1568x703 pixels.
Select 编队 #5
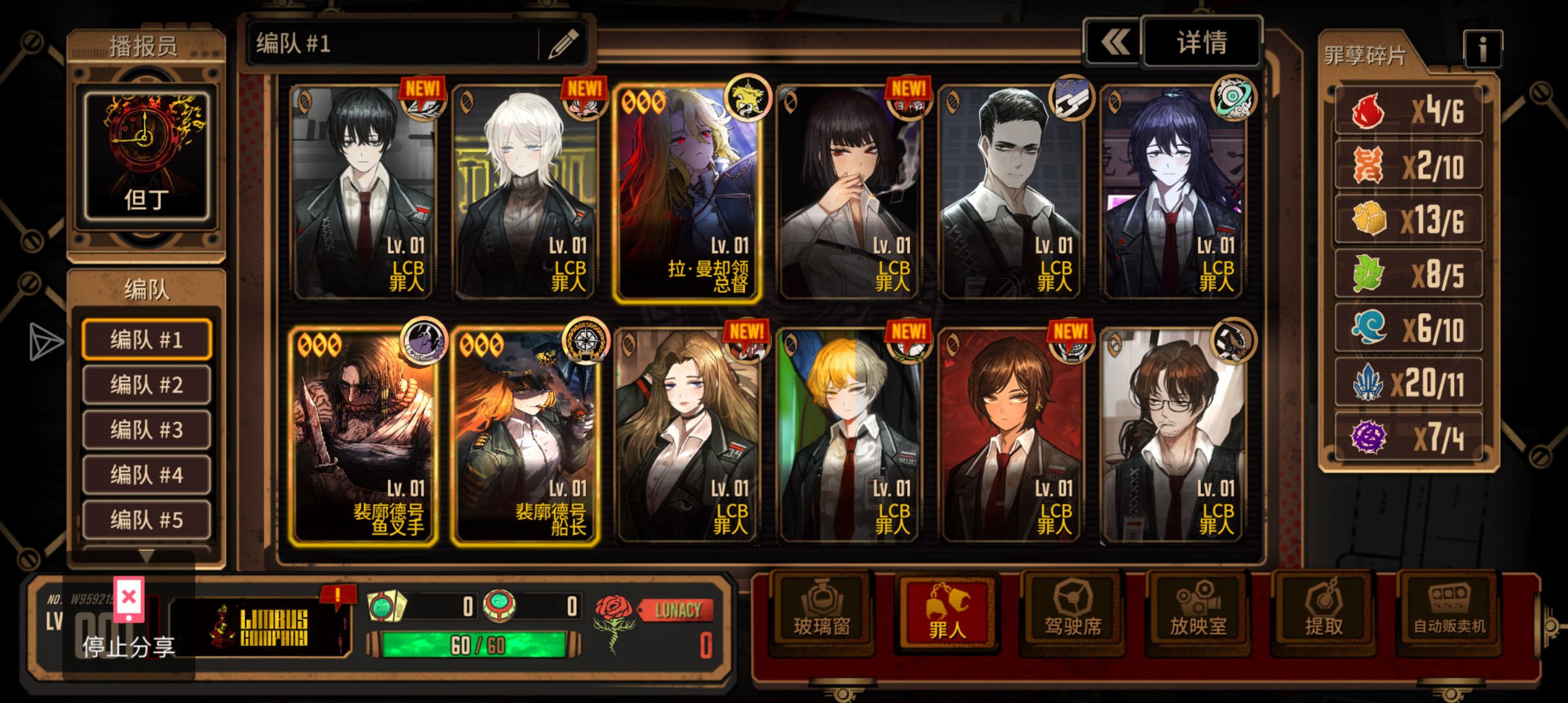pos(147,520)
